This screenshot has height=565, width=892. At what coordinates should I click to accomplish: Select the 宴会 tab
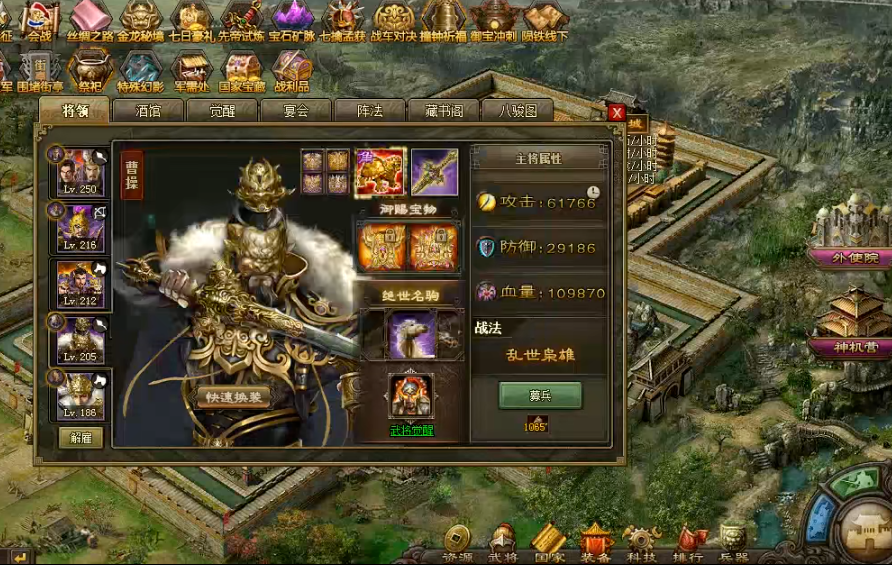coord(296,111)
